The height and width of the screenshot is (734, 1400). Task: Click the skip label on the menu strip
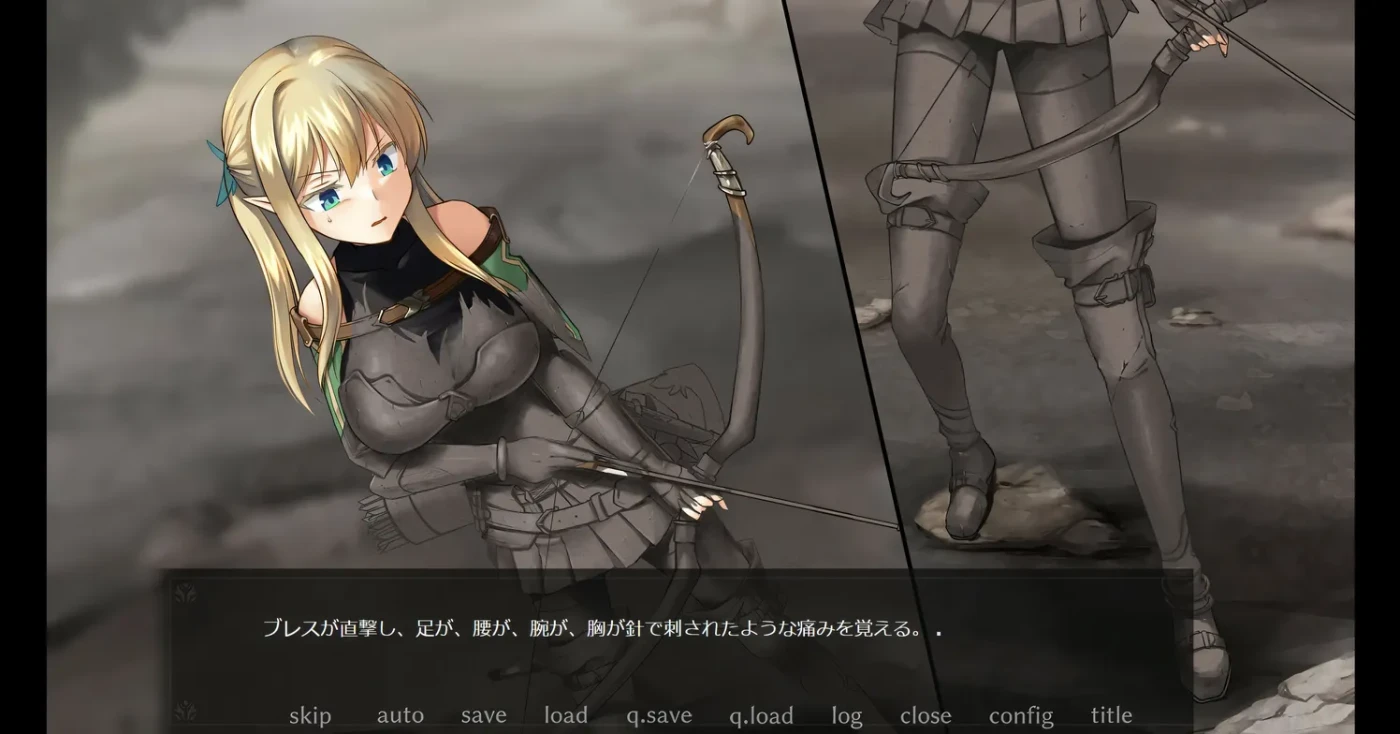click(311, 716)
